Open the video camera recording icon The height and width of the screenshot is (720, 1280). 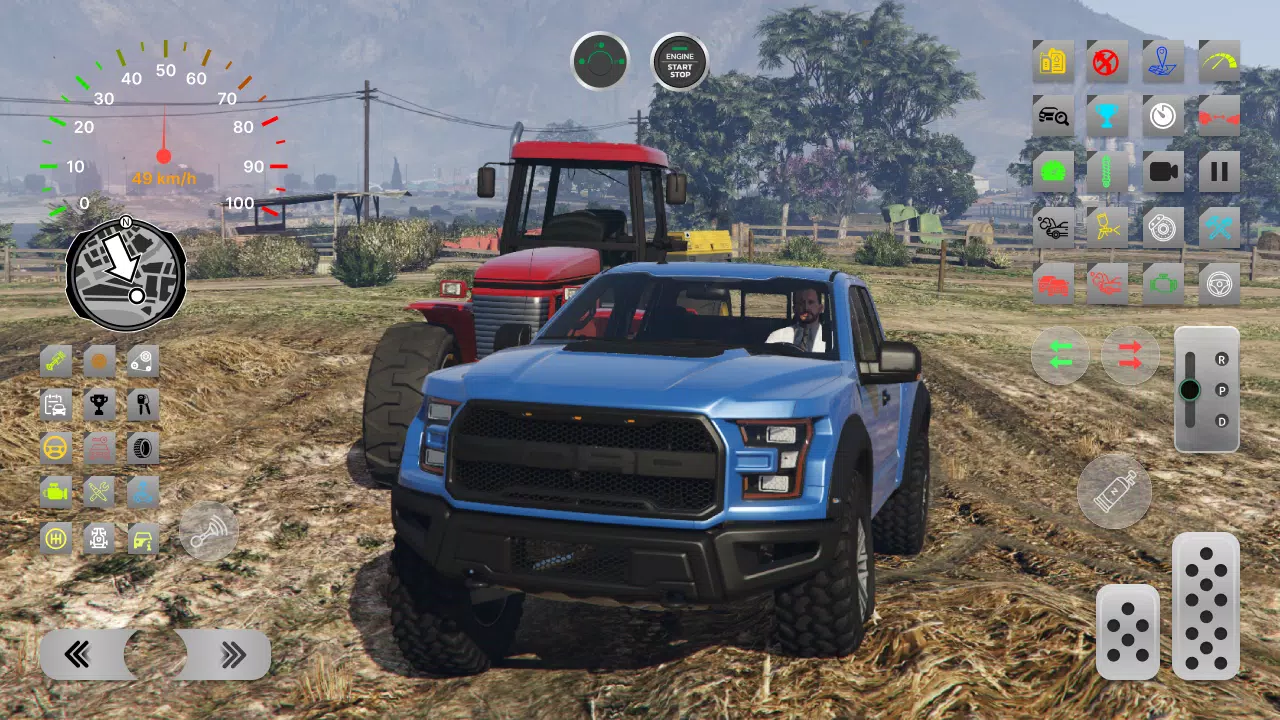pos(1161,170)
